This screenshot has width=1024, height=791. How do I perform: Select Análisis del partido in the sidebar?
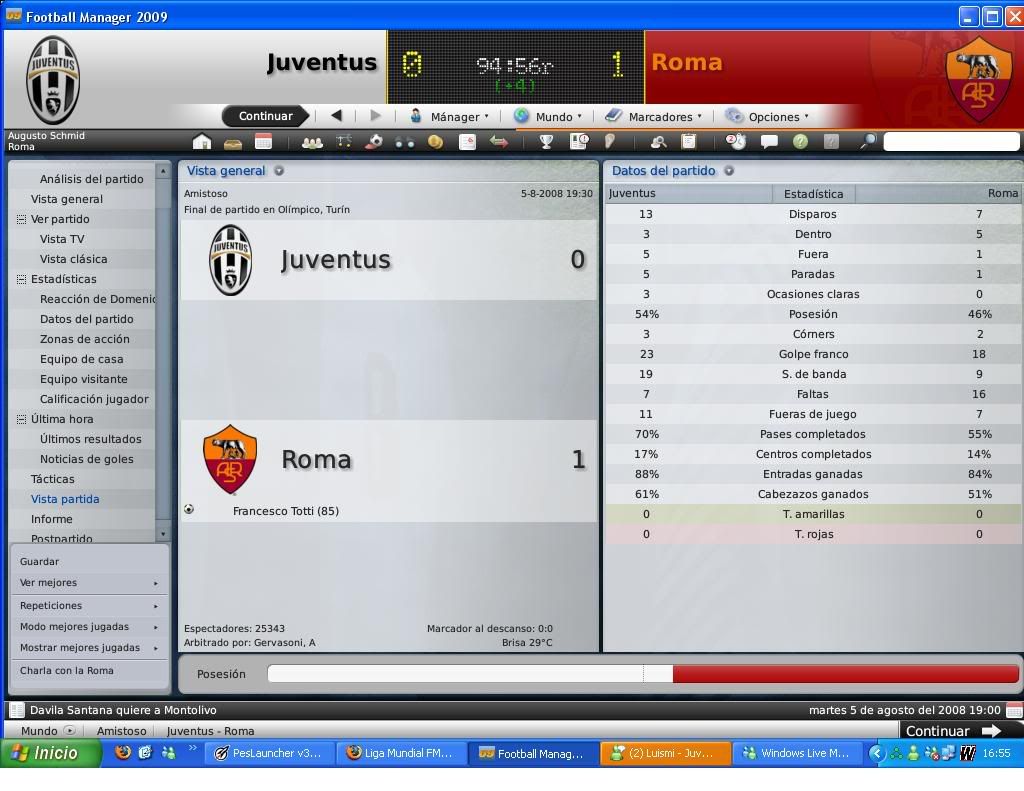[x=91, y=179]
